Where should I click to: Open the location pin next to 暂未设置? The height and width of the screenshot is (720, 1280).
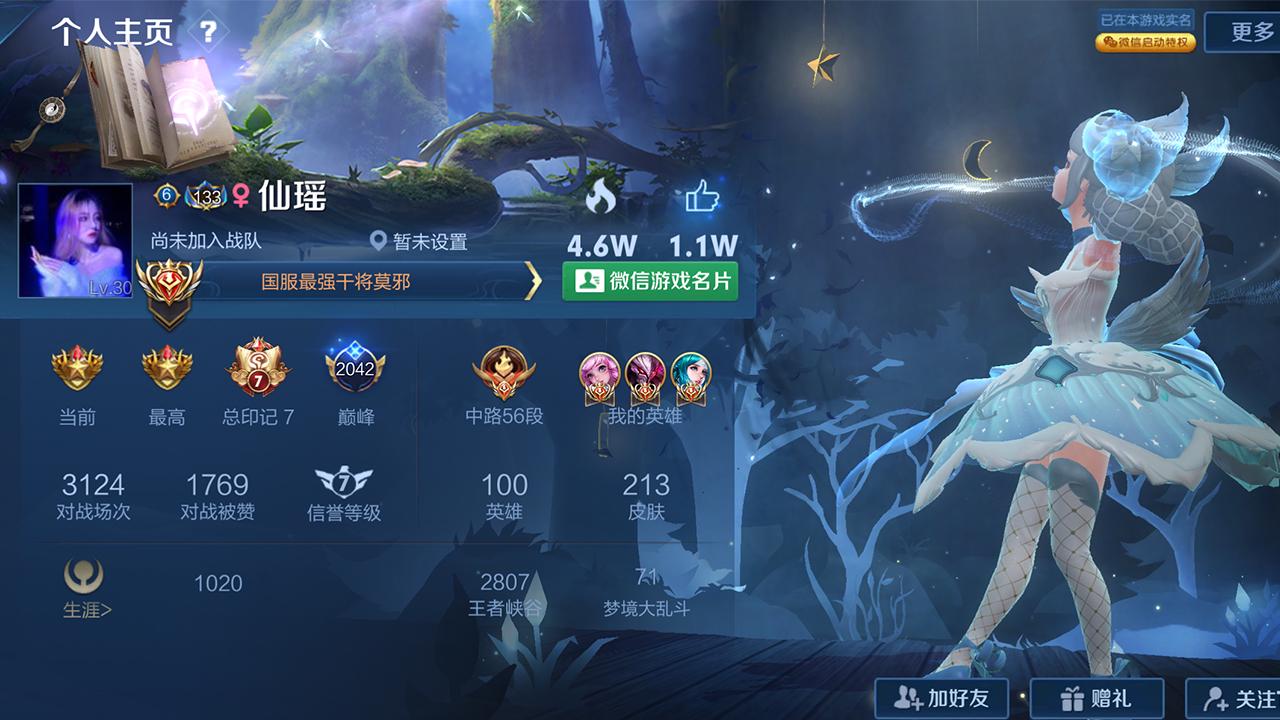pyautogui.click(x=380, y=240)
